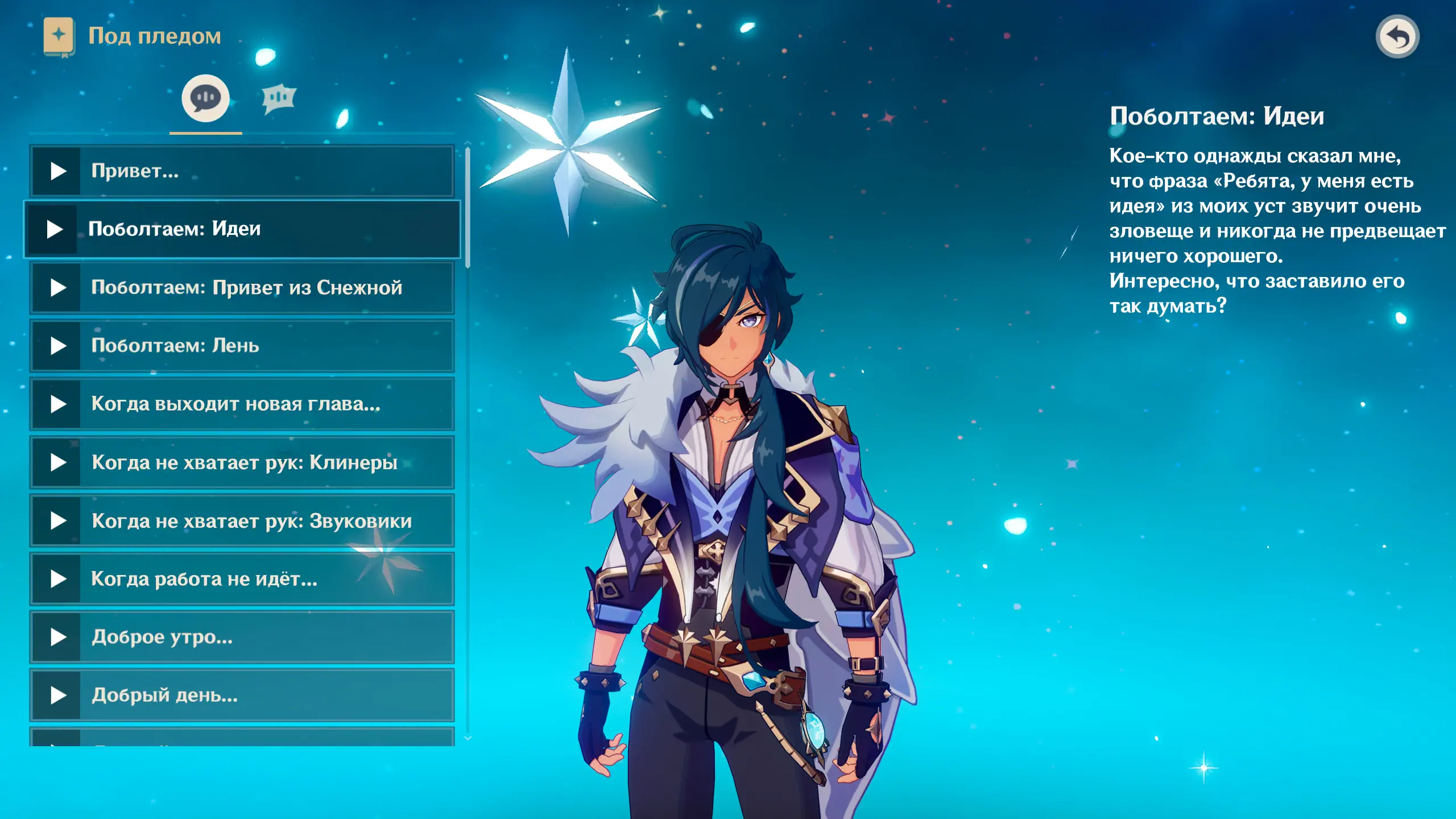The height and width of the screenshot is (819, 1456).
Task: Select "Когда не хватает рук: Клинеры"
Action: tap(242, 462)
